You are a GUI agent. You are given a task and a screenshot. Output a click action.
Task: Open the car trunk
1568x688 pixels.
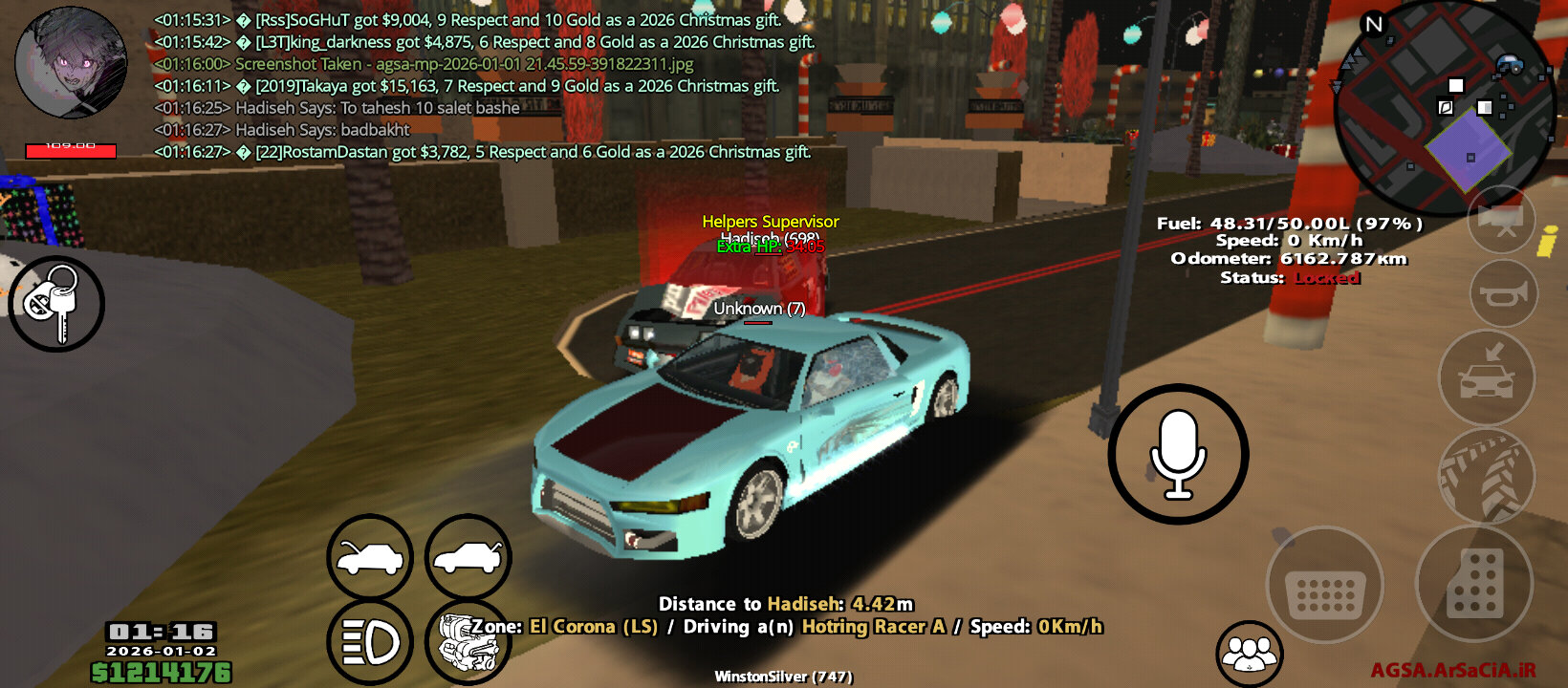[x=468, y=558]
